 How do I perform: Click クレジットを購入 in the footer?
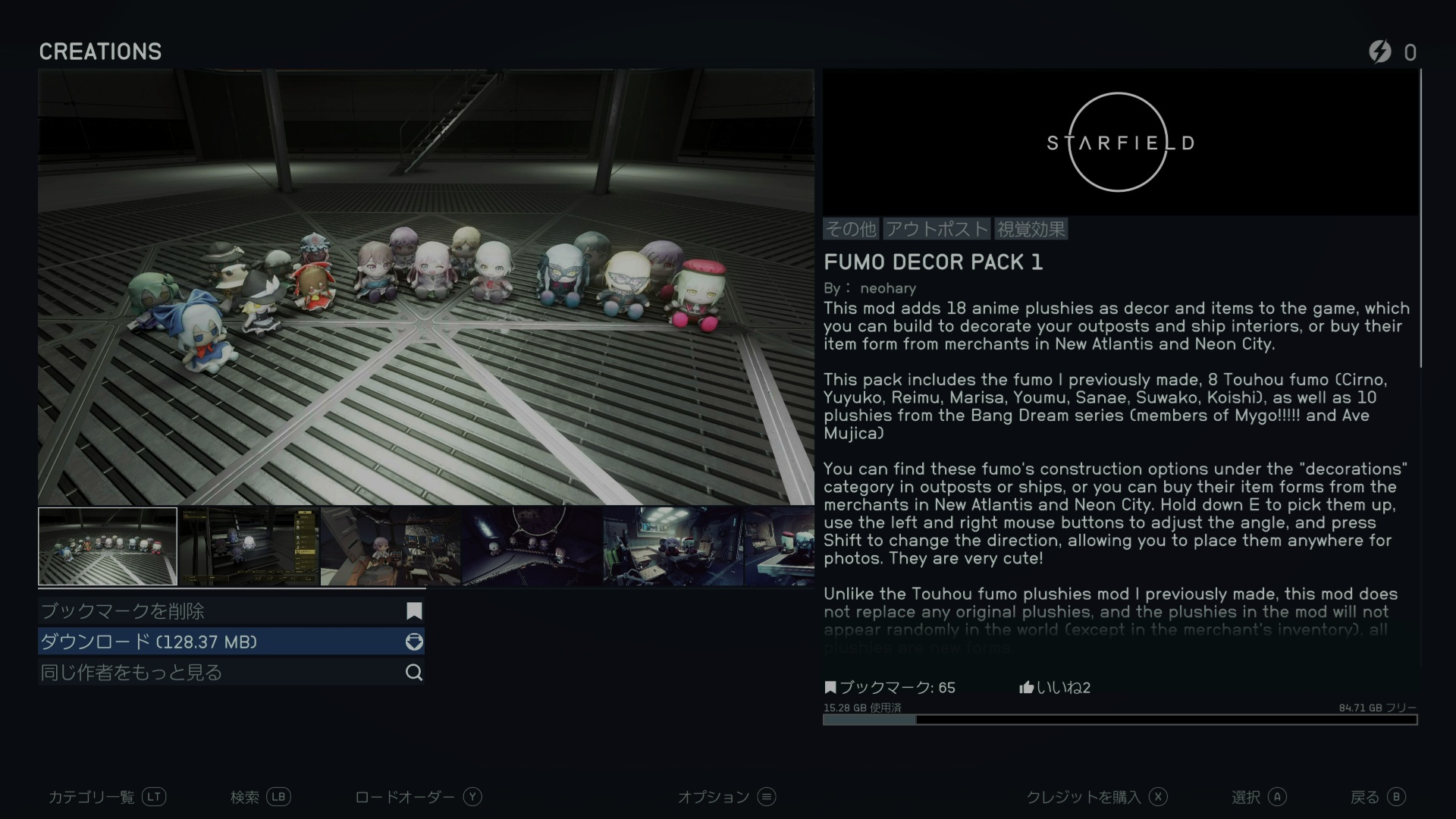(x=1096, y=797)
